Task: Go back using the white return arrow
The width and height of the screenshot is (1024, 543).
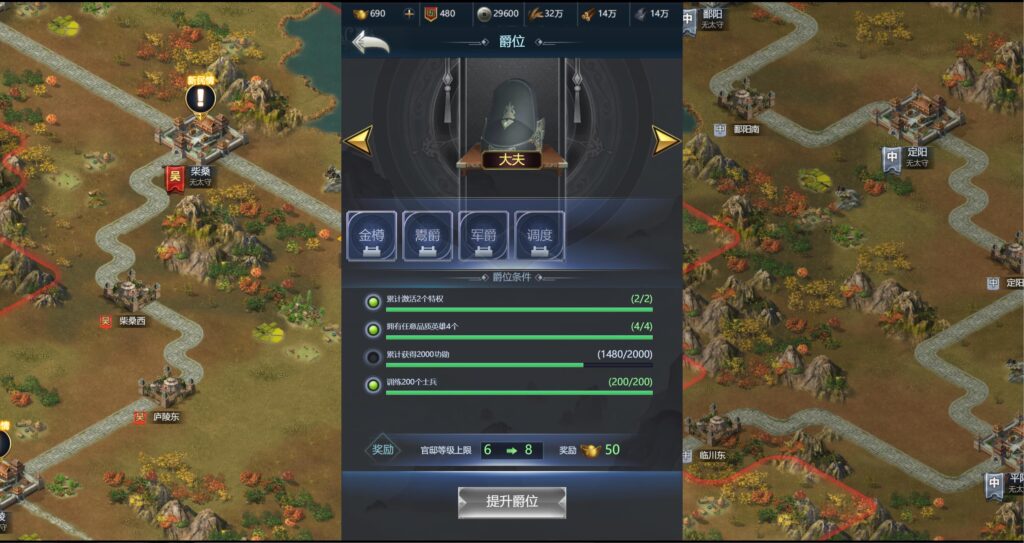Action: click(370, 43)
